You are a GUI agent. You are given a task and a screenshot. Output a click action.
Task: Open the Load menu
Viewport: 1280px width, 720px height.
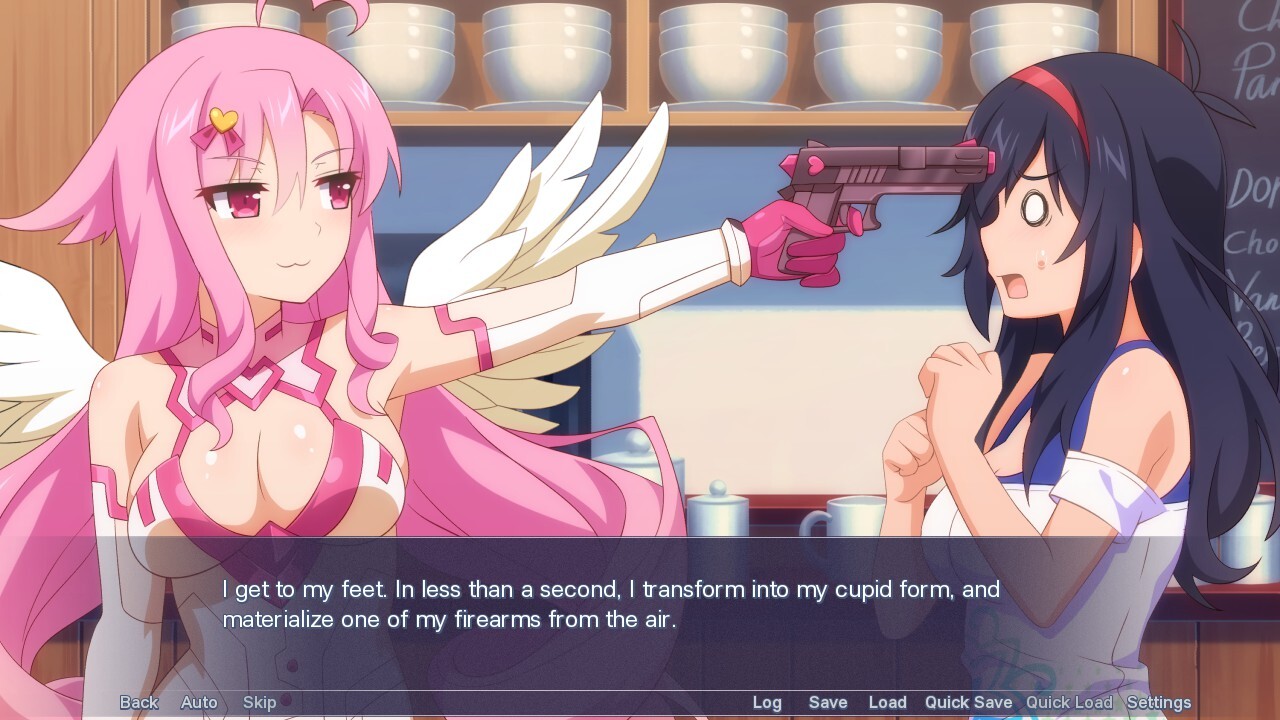887,702
